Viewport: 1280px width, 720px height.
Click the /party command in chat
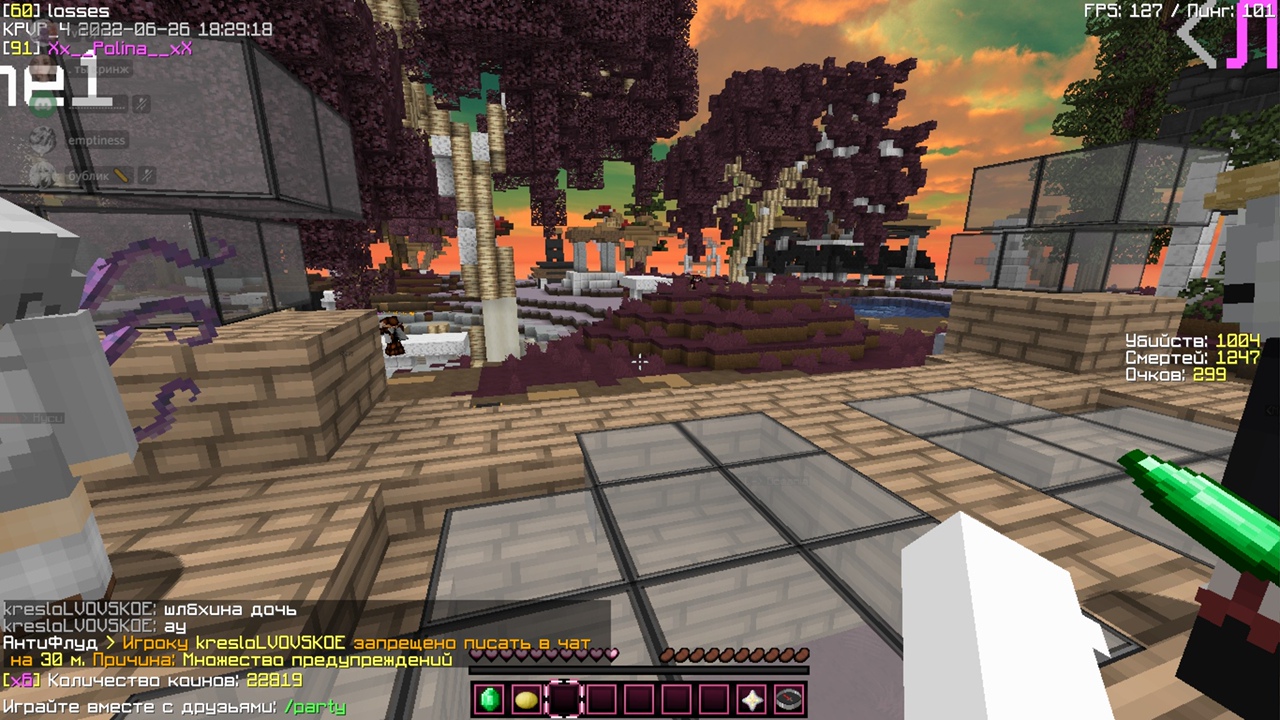(315, 707)
